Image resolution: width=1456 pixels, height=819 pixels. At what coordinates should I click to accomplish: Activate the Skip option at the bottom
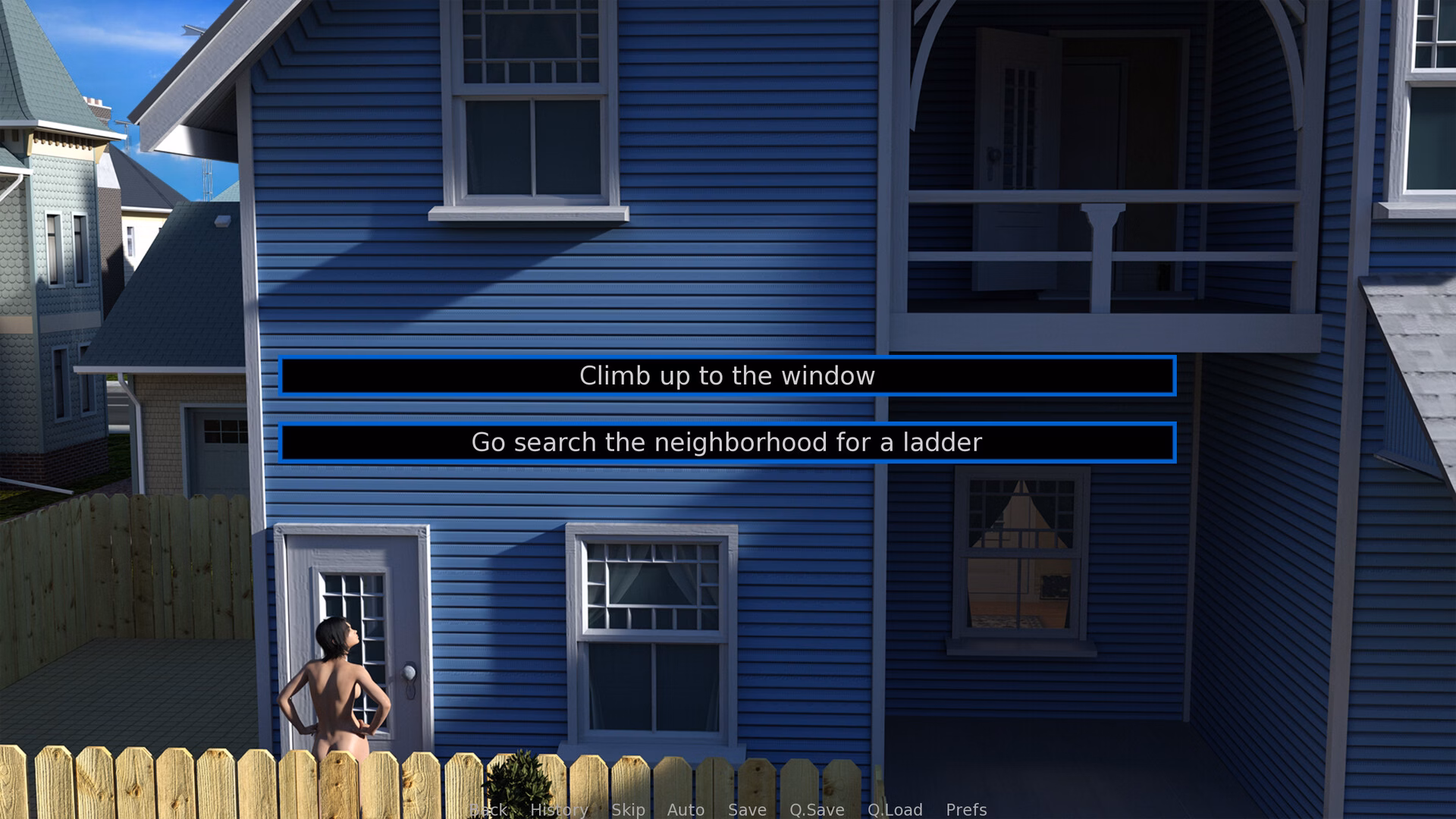[628, 810]
